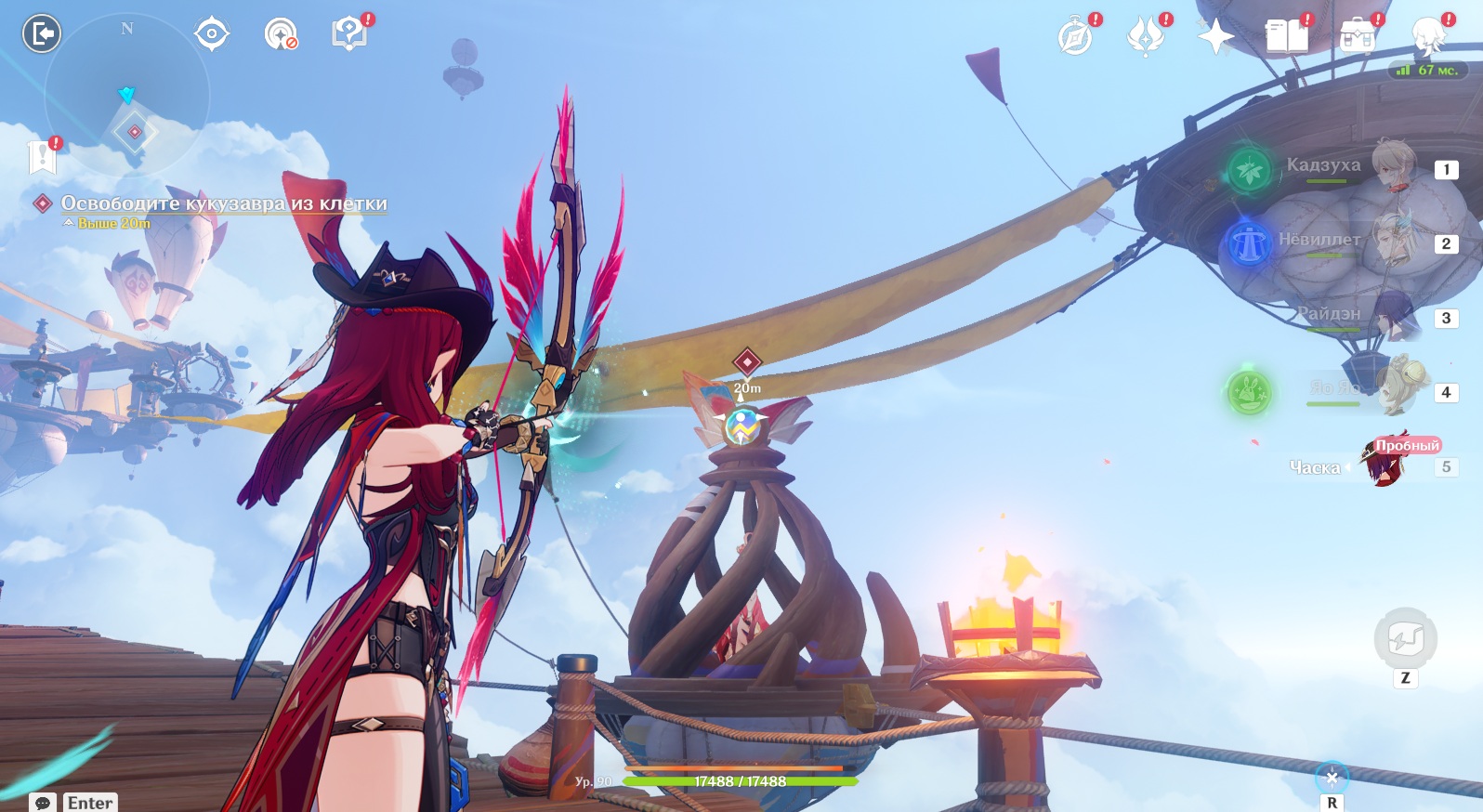Image resolution: width=1483 pixels, height=812 pixels.
Task: Open the inventory backpack icon
Action: [x=1357, y=37]
